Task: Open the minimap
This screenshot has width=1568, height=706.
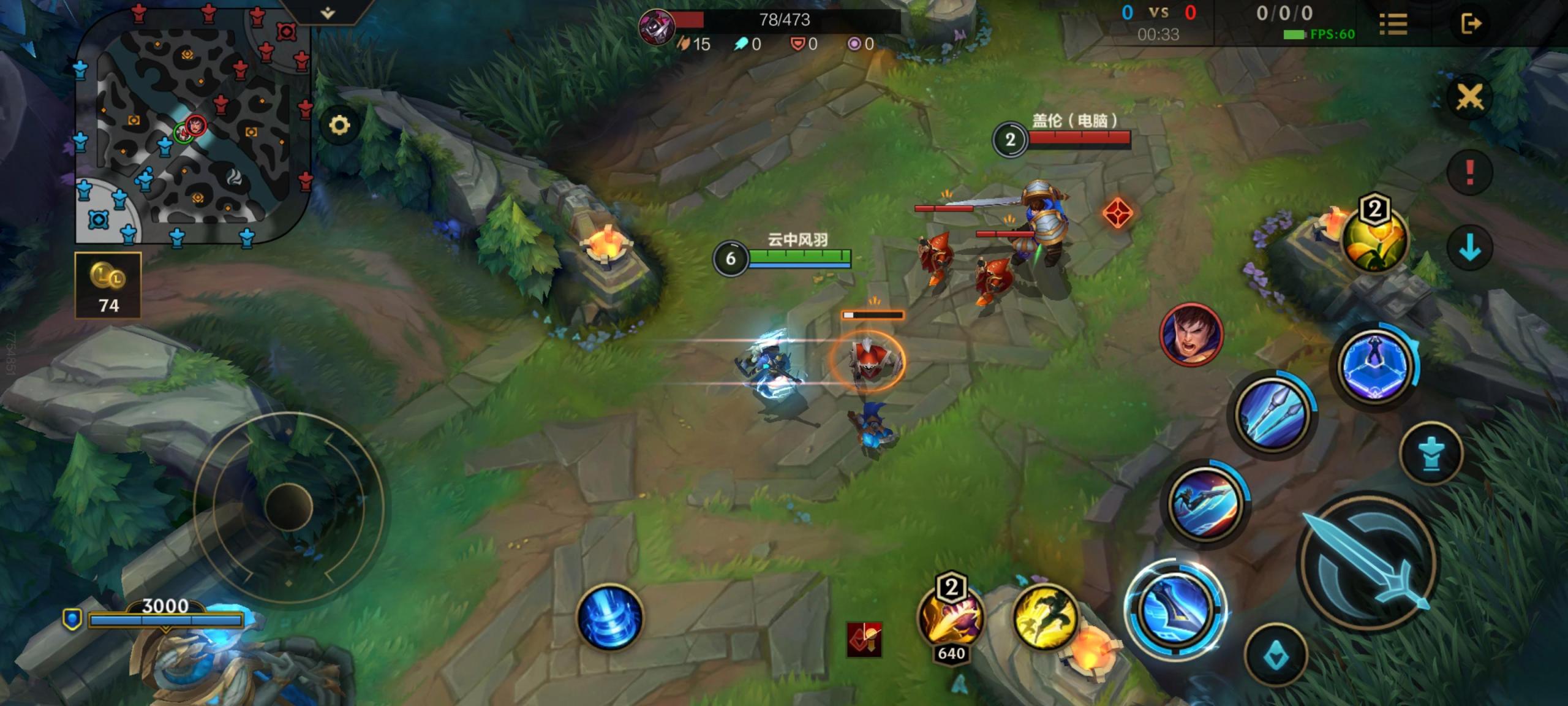Action: coord(193,126)
